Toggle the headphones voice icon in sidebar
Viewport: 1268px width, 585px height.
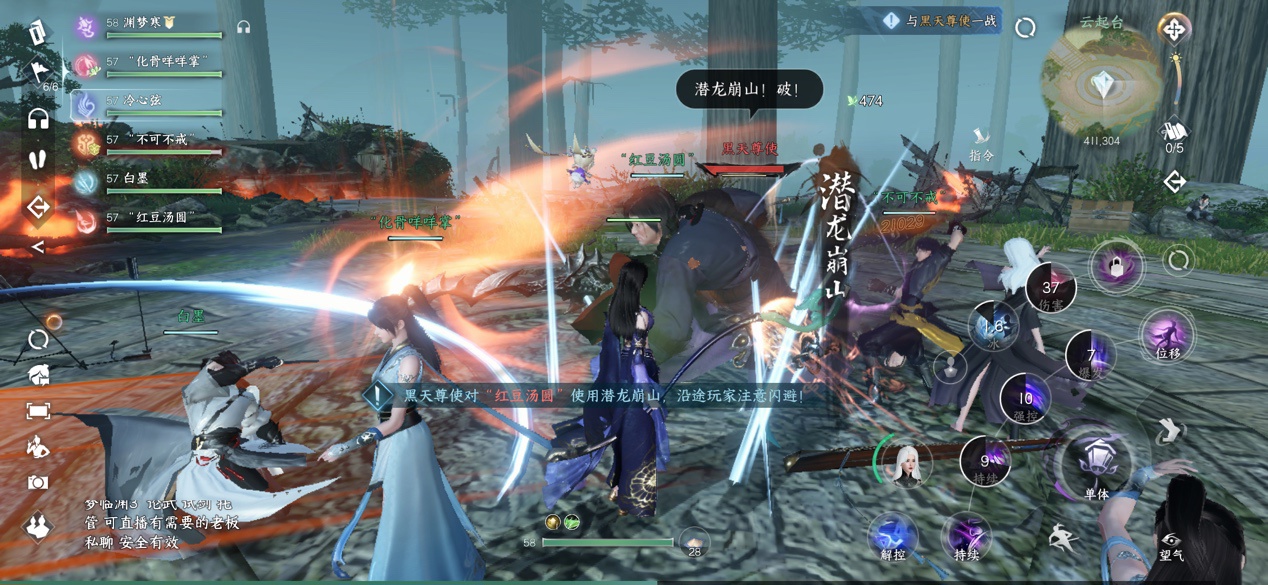pyautogui.click(x=38, y=120)
